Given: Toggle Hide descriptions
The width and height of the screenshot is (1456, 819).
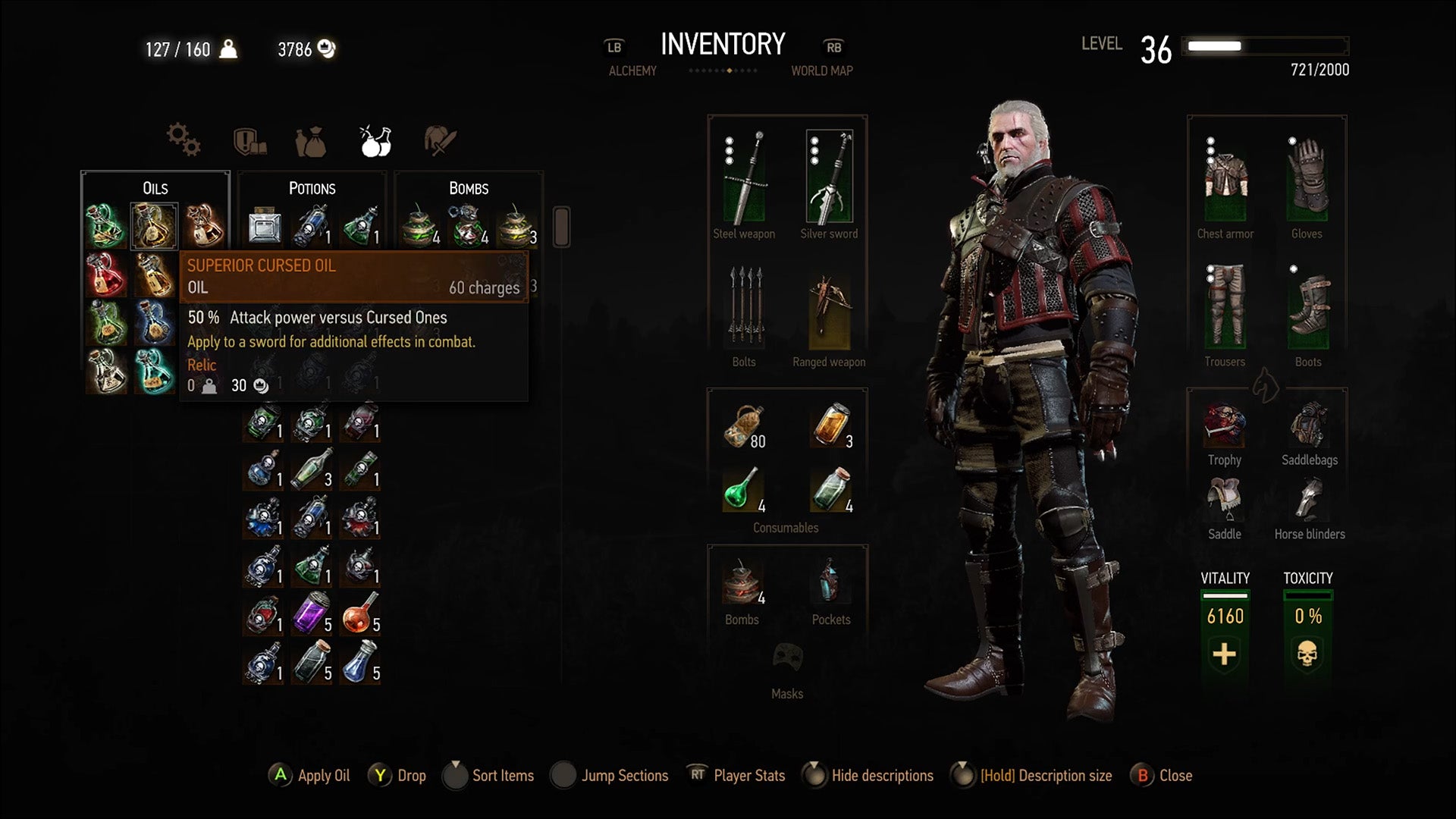Looking at the screenshot, I should [x=869, y=776].
